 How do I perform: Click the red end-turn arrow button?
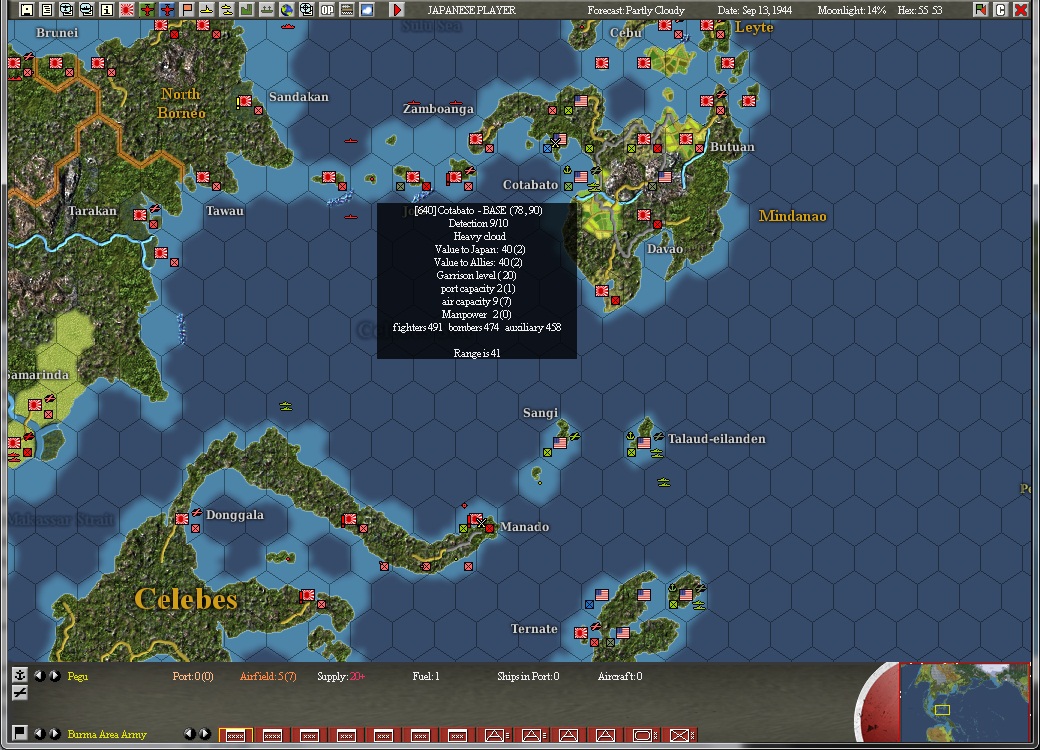397,10
